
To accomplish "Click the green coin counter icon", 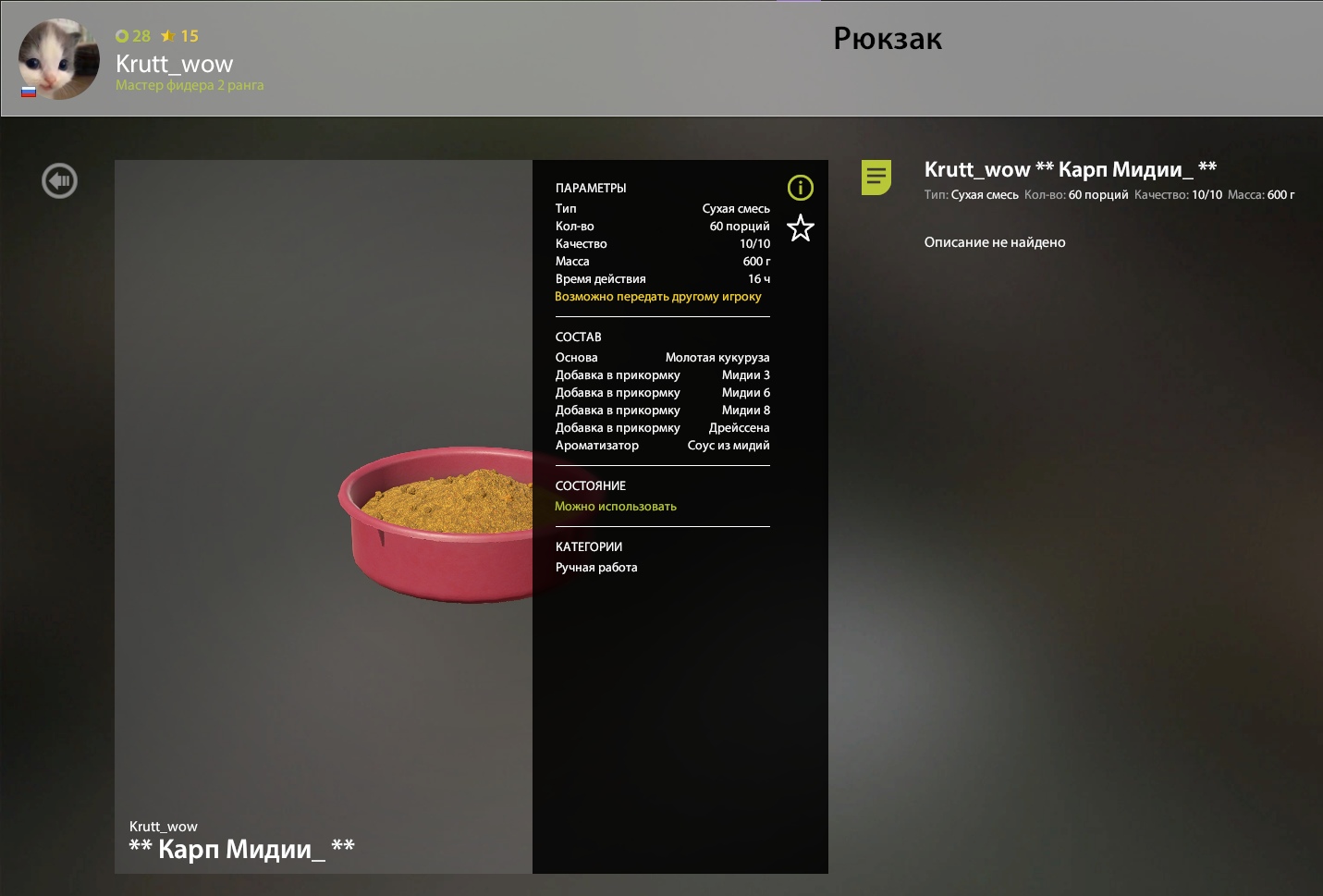I will coord(121,36).
